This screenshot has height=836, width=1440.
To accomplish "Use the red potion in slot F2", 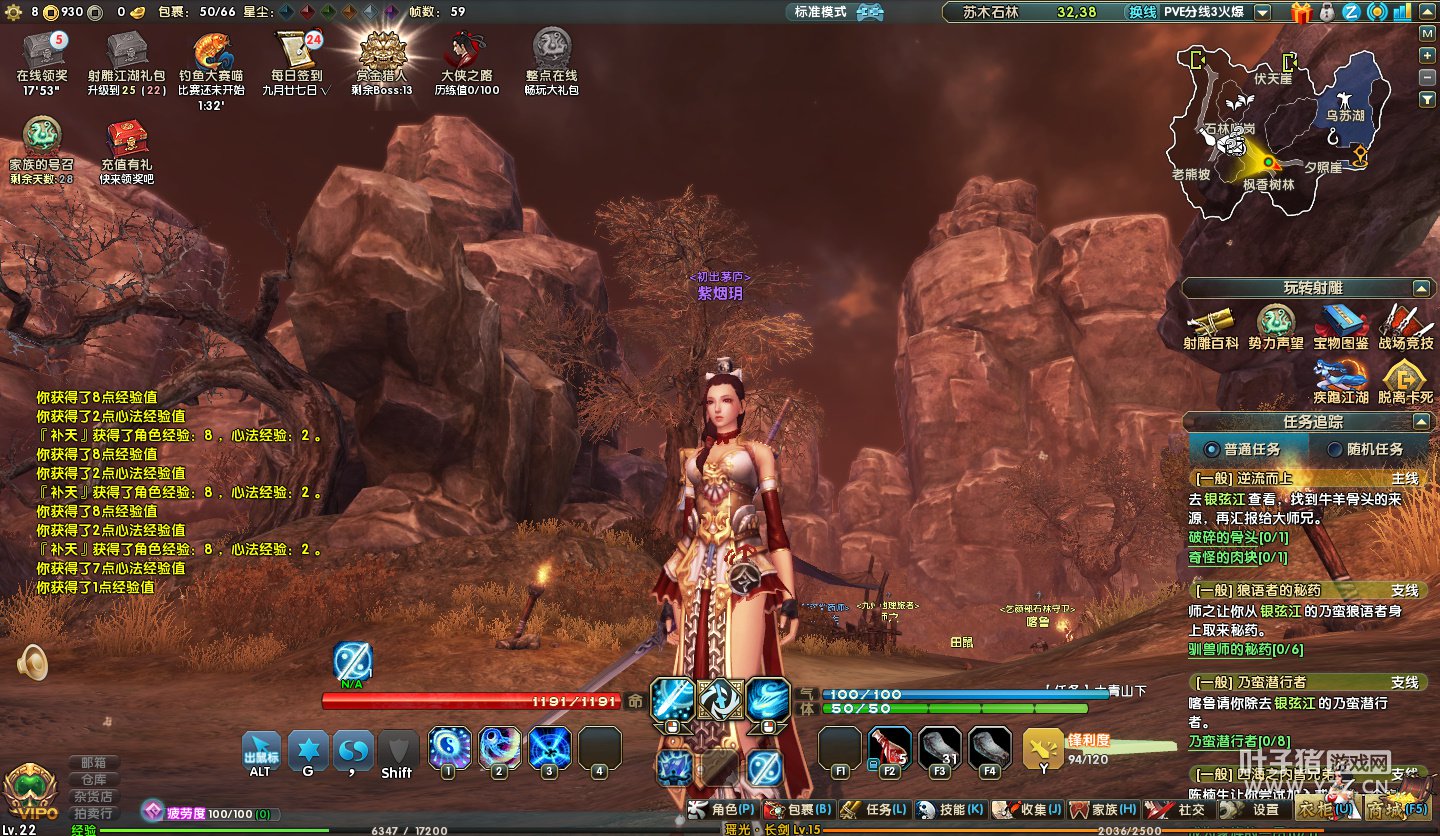I will [x=889, y=747].
